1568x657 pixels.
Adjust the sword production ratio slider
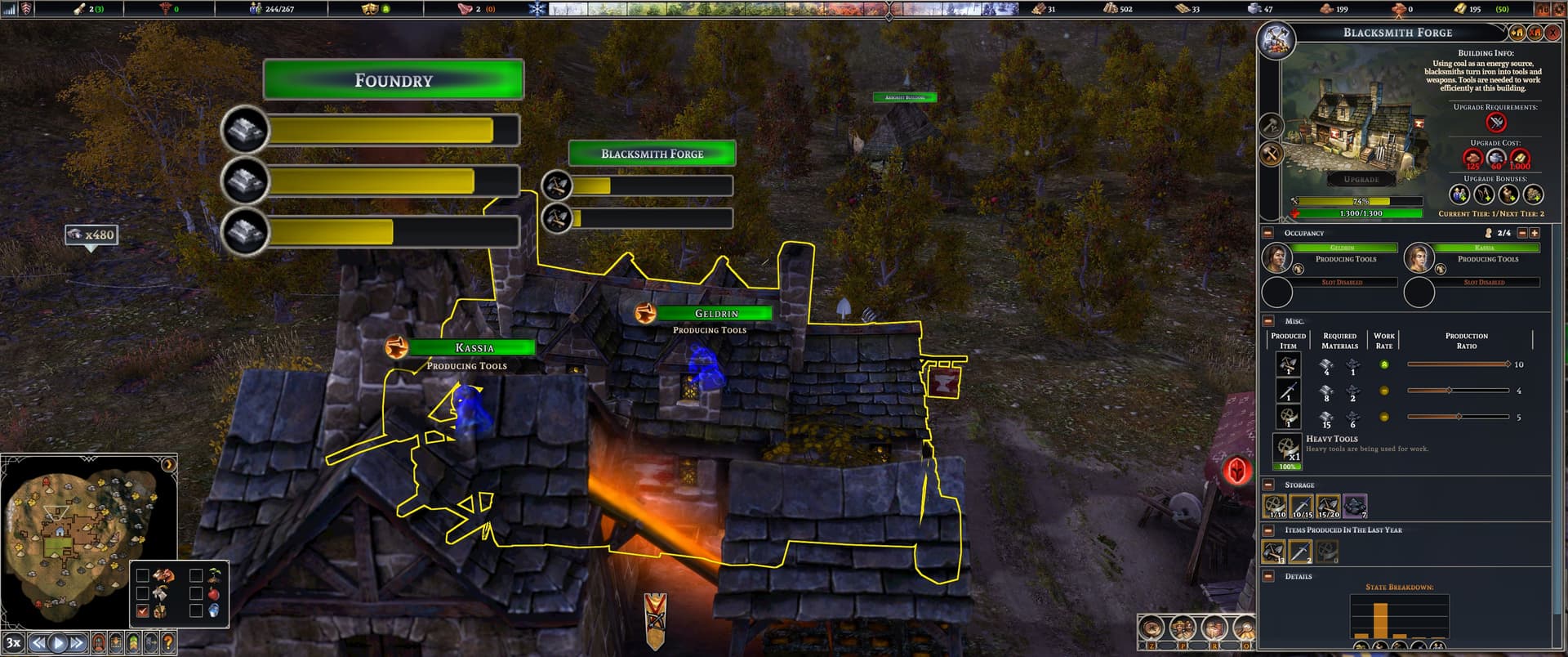(1450, 391)
